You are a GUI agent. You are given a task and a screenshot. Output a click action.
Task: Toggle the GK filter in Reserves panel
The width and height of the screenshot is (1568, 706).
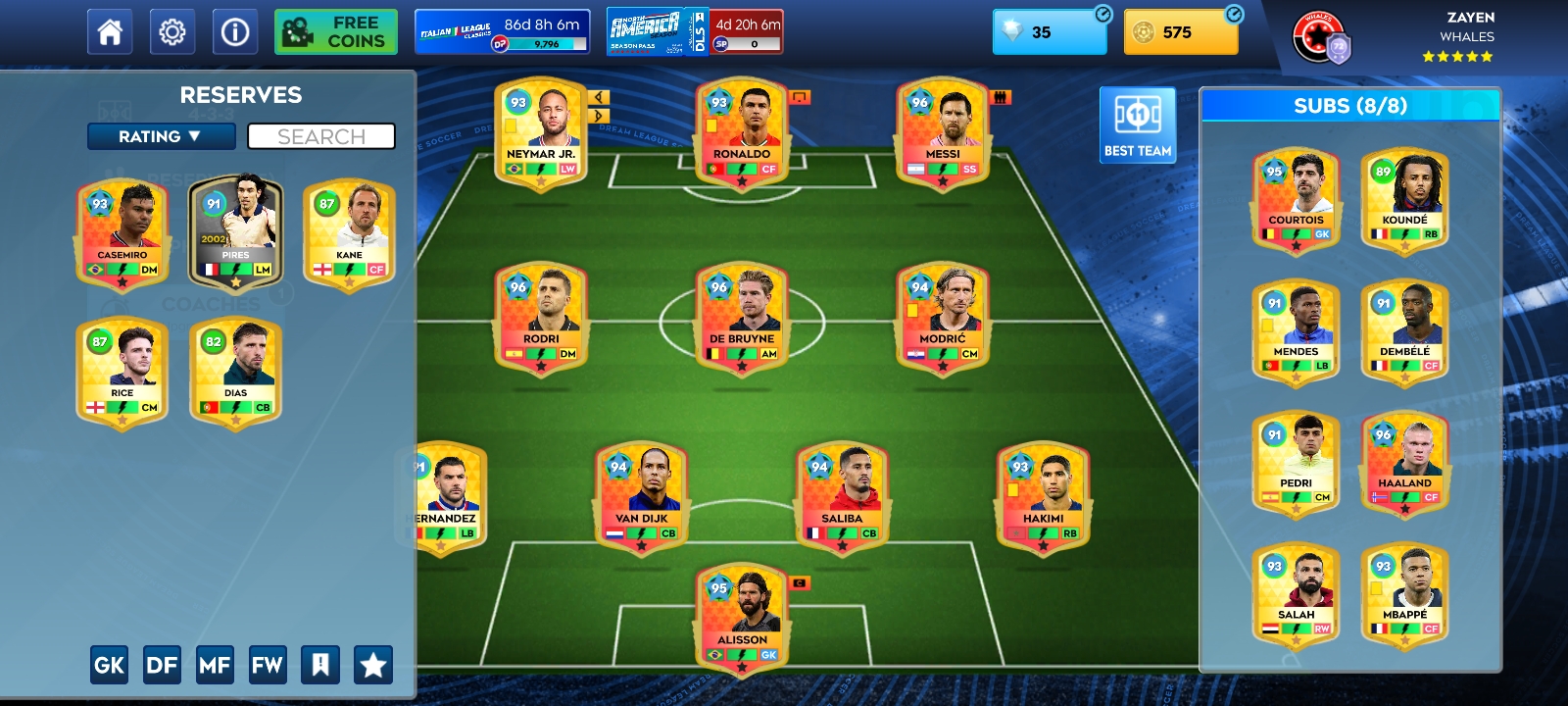coord(109,664)
